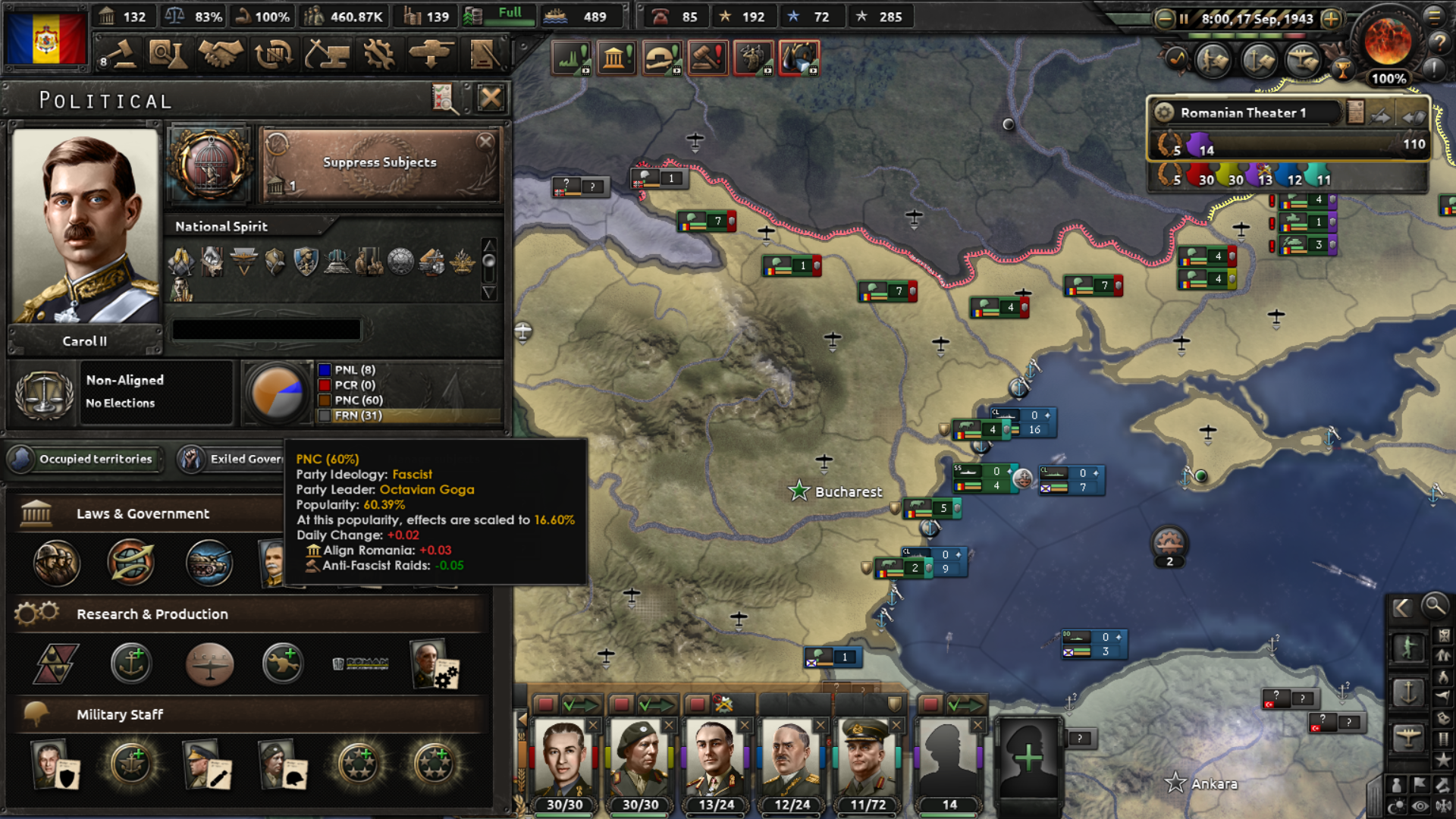Click the Occupied territories tab
The image size is (1456, 819).
[86, 459]
